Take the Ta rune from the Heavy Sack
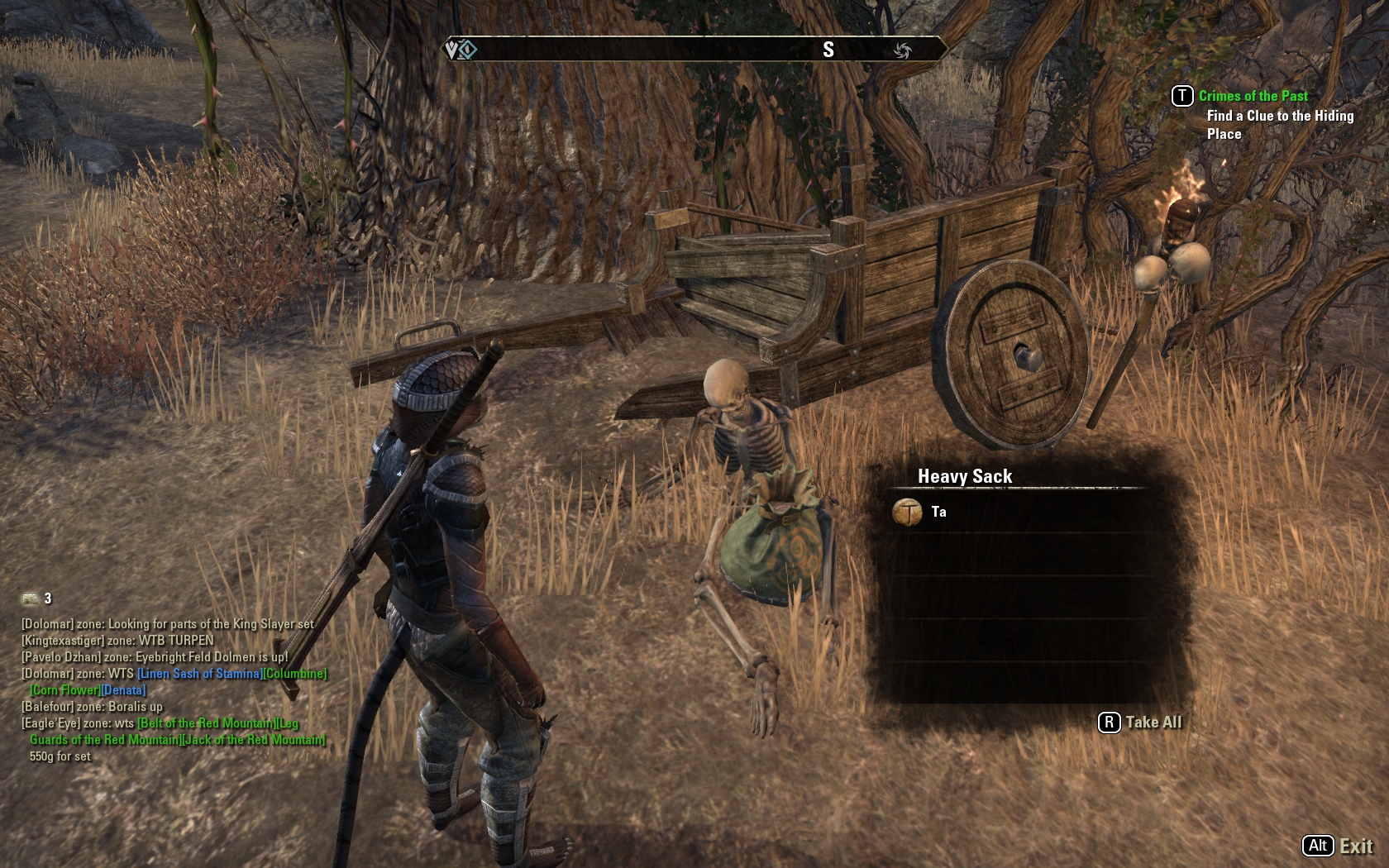This screenshot has width=1389, height=868. (938, 513)
